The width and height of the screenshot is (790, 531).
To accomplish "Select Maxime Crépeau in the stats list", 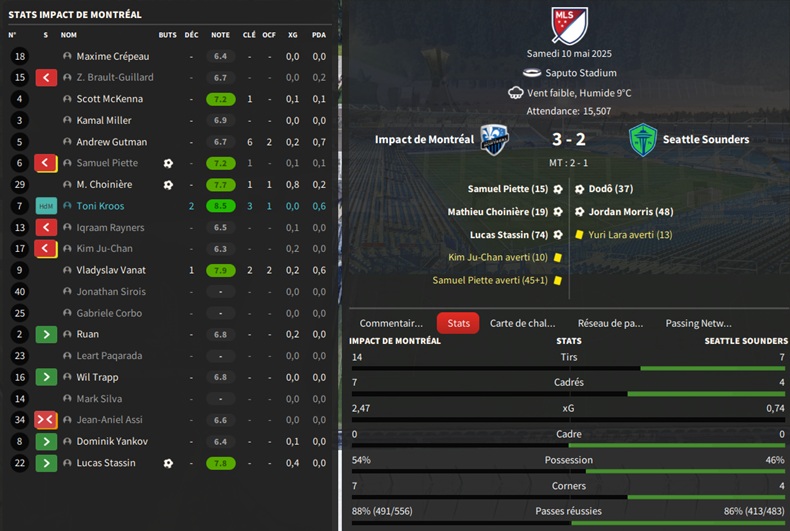I will click(112, 56).
